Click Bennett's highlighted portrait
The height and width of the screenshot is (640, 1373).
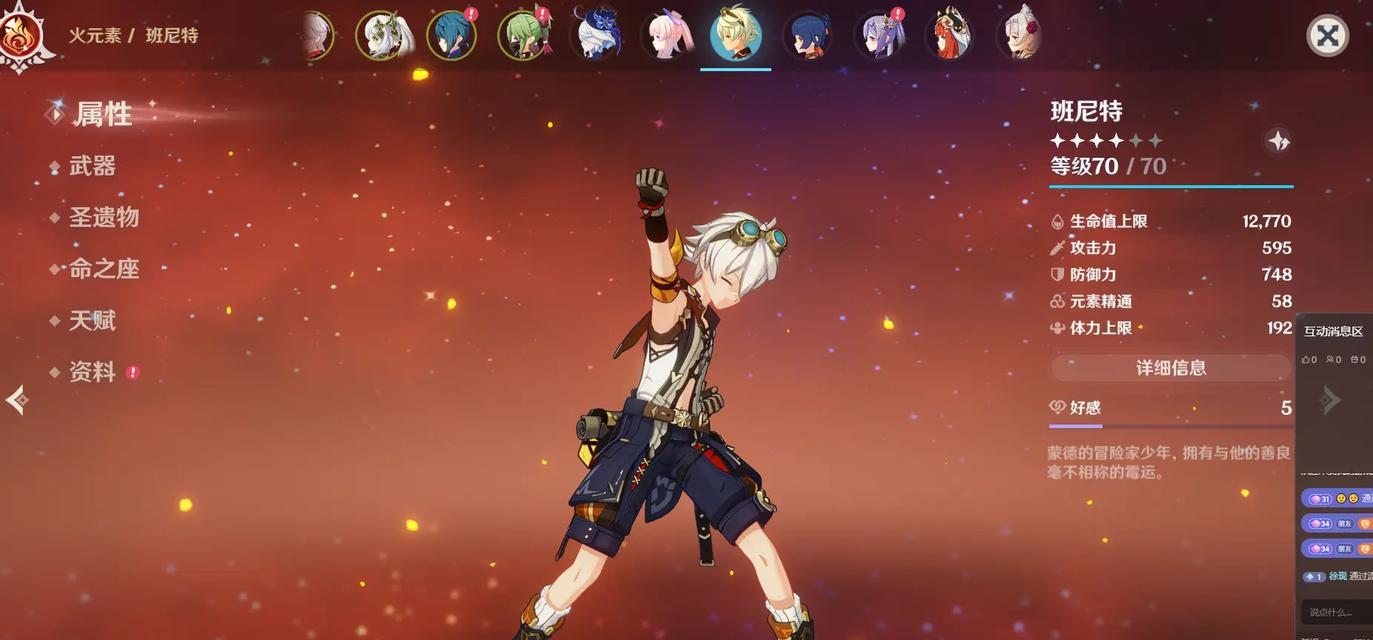(736, 36)
